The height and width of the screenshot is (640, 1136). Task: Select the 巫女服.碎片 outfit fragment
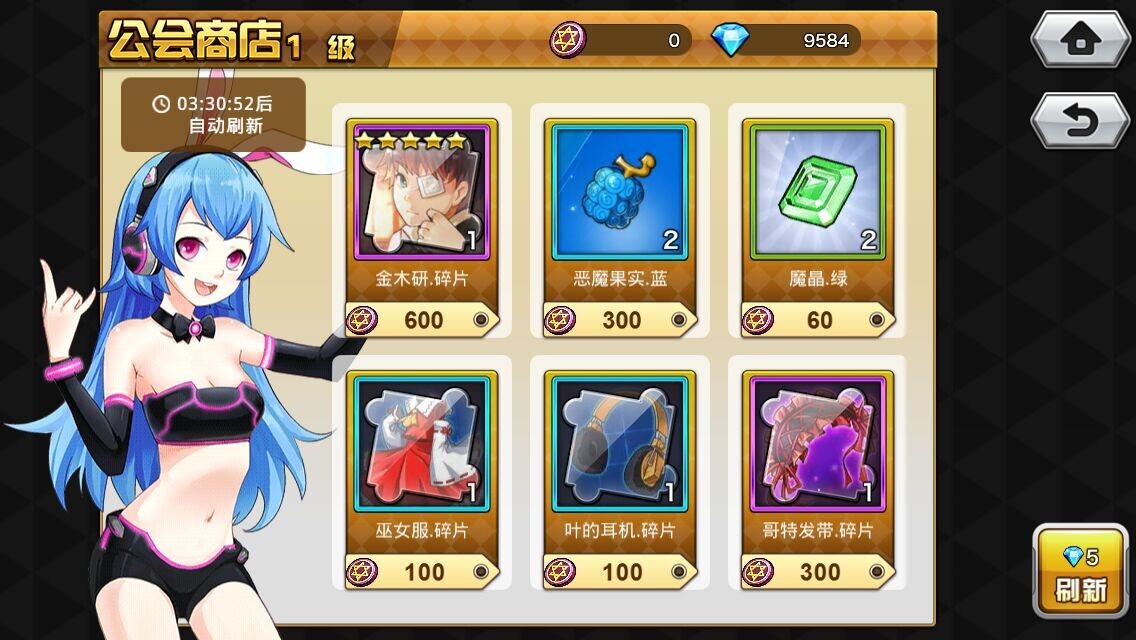421,443
